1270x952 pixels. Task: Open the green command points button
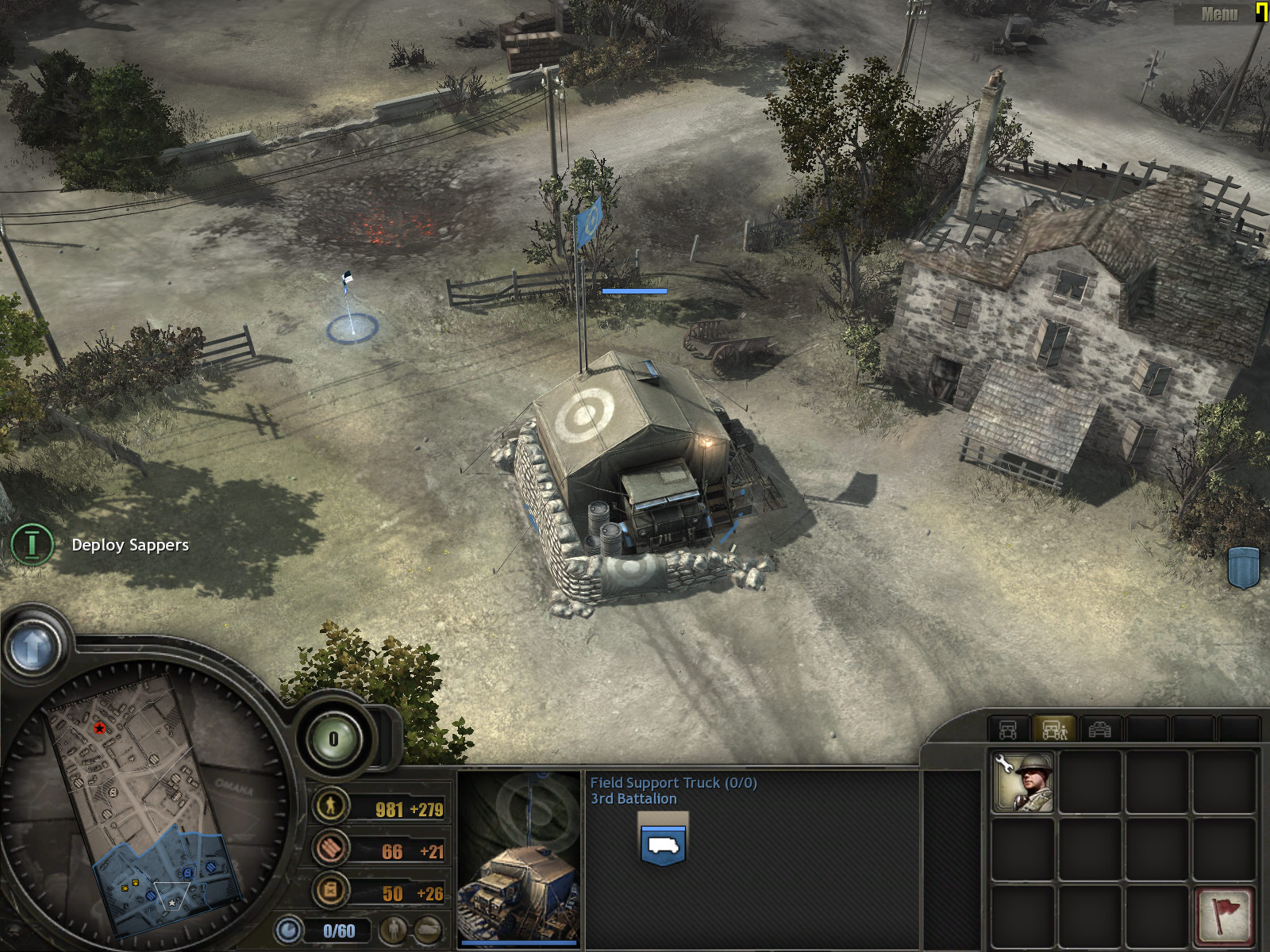tap(333, 739)
